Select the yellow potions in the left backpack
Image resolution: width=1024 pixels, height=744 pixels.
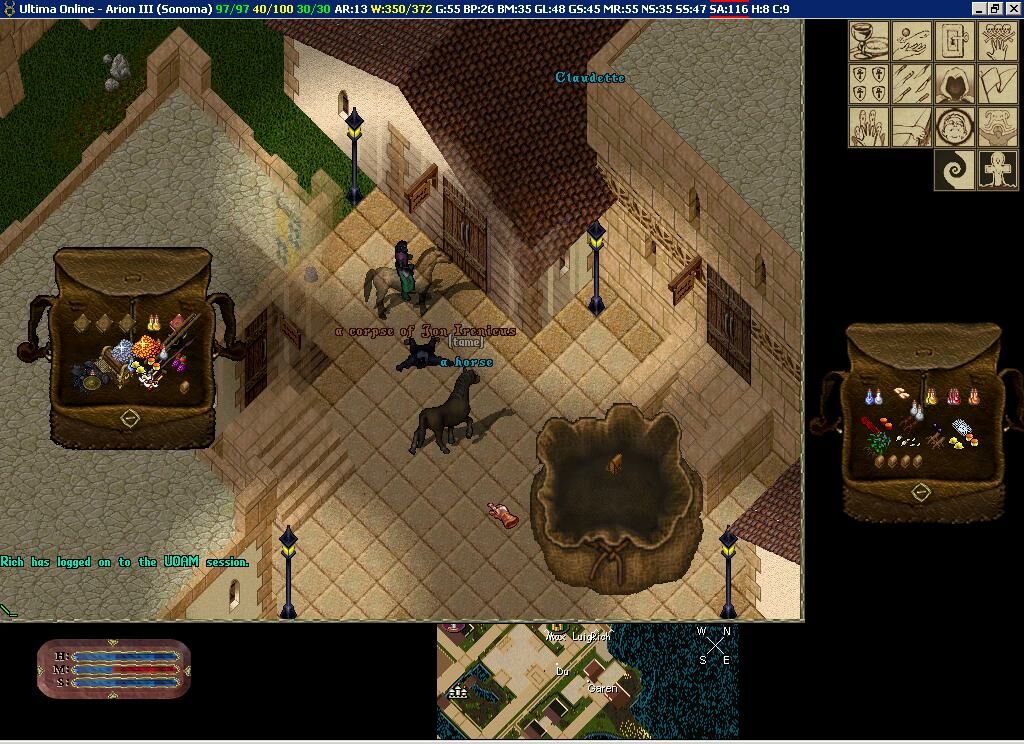click(x=155, y=322)
